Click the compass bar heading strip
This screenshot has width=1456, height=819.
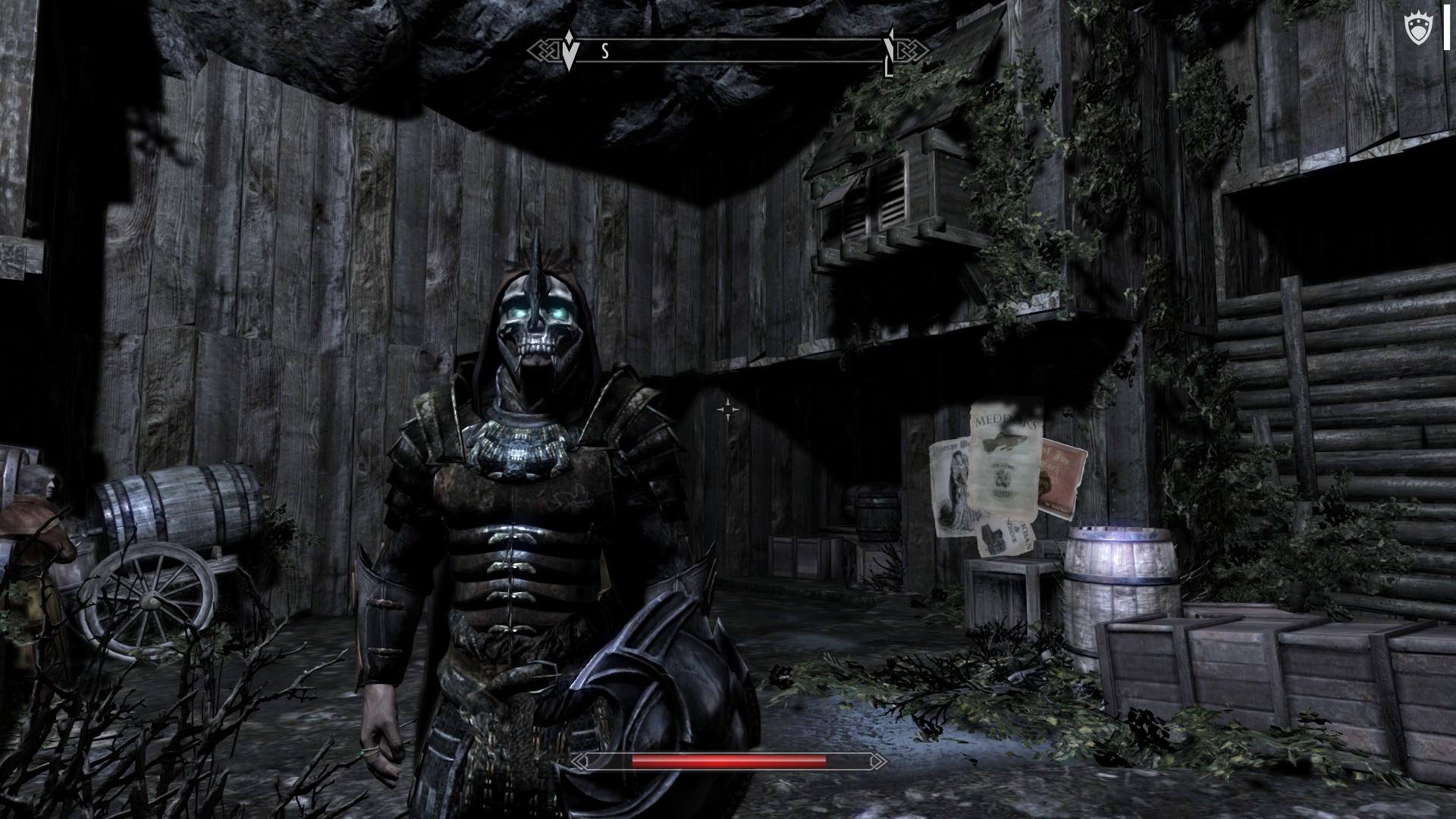(x=728, y=51)
